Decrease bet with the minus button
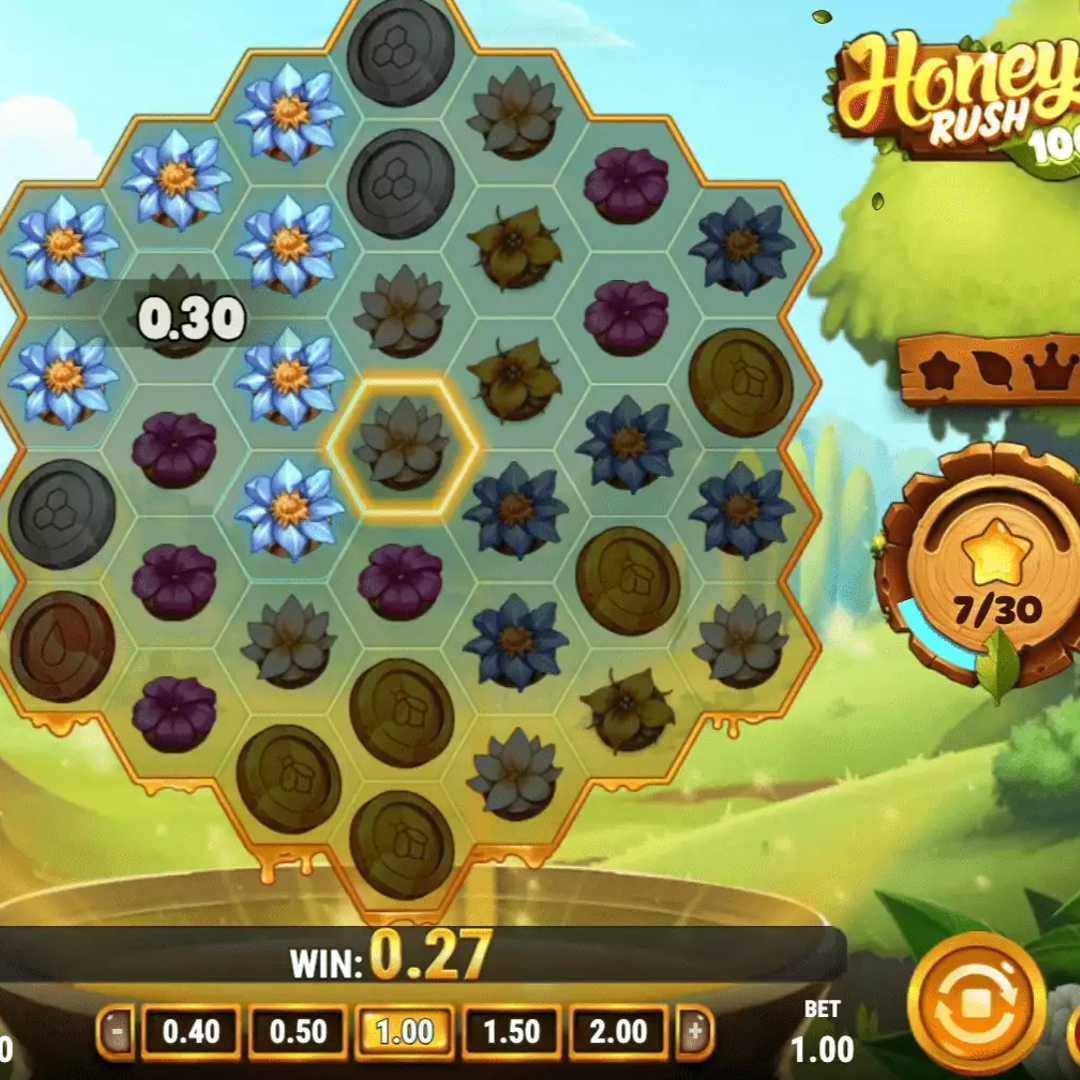 (118, 1031)
